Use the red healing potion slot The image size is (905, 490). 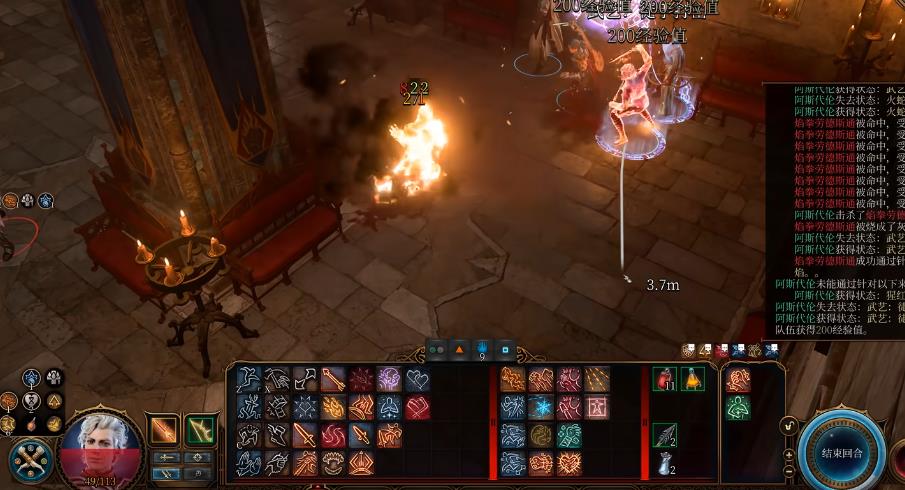pyautogui.click(x=665, y=379)
